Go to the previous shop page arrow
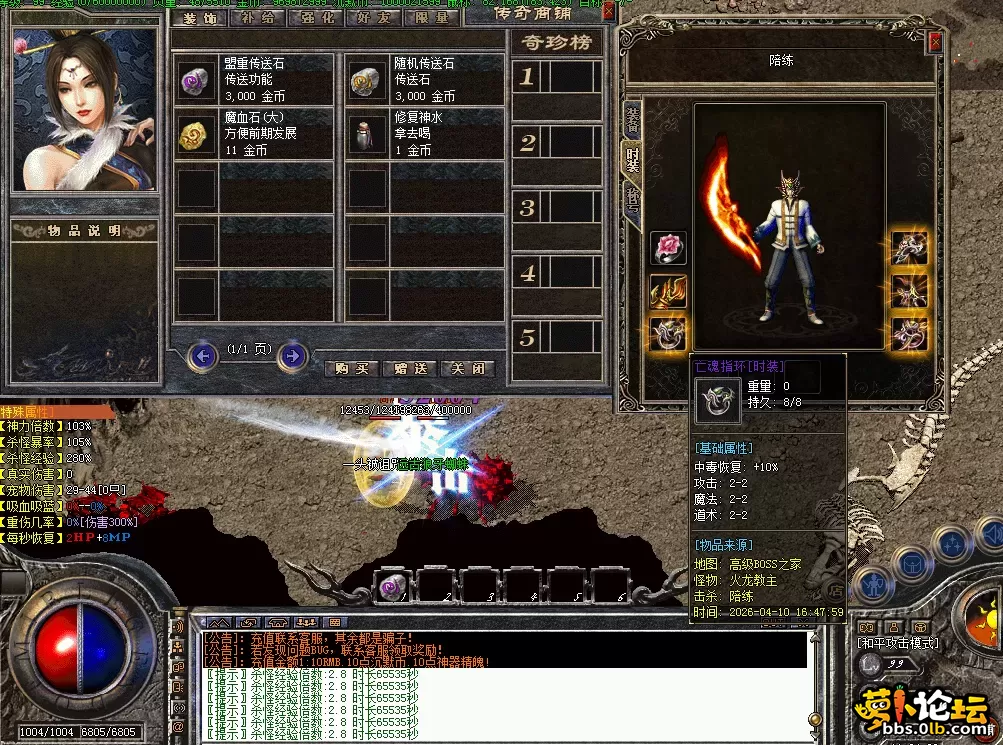 click(203, 355)
